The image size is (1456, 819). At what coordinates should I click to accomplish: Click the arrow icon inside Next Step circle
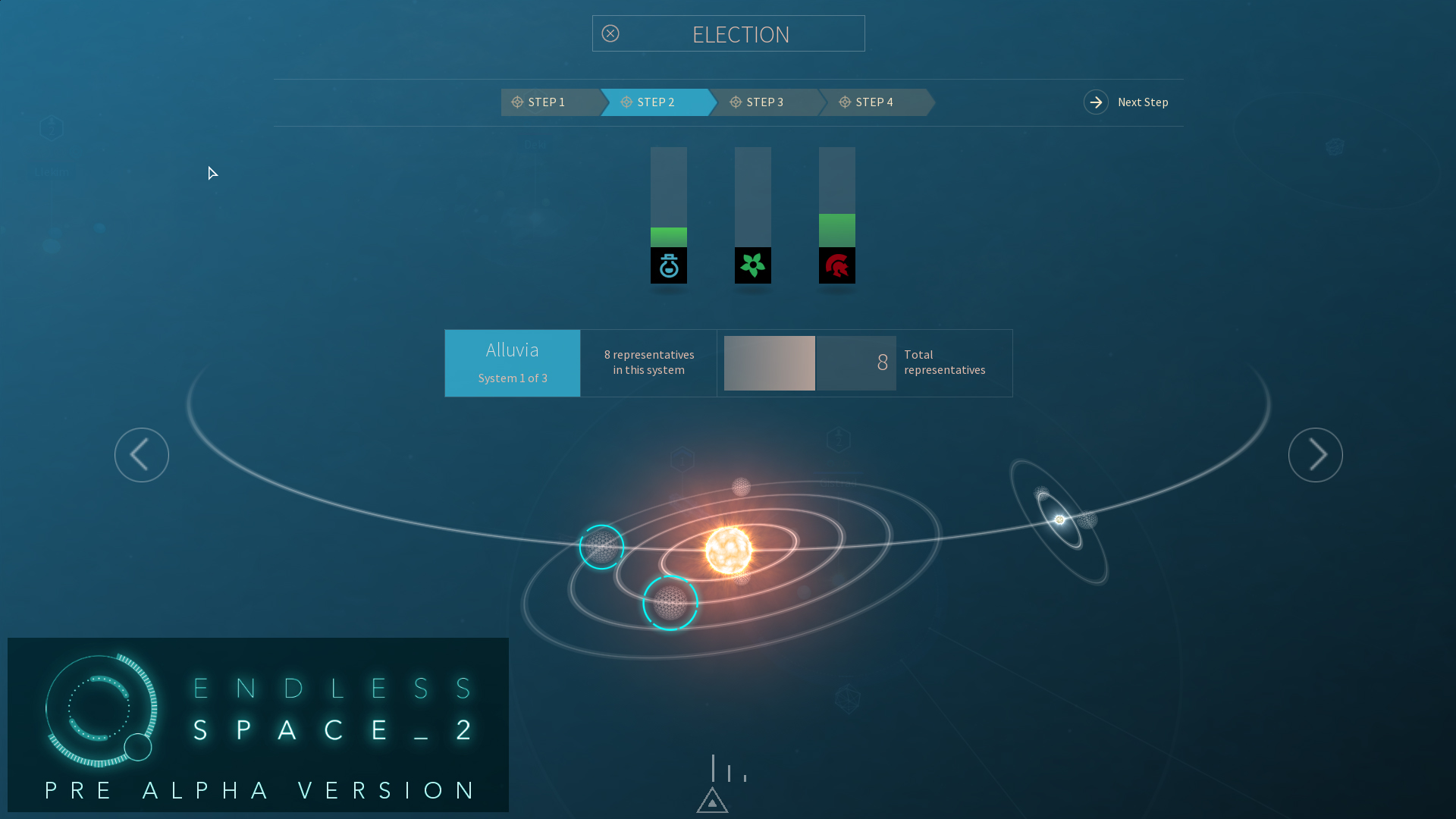pos(1096,102)
